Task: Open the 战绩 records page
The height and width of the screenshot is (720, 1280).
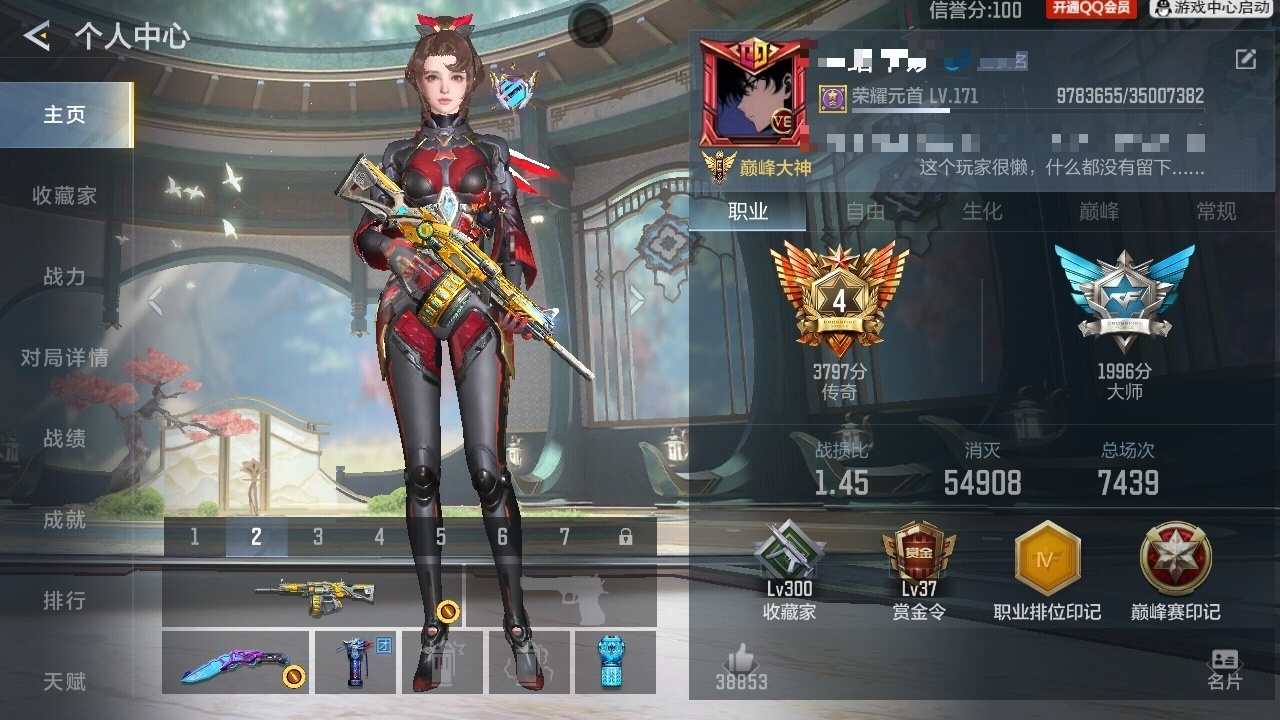Action: pyautogui.click(x=65, y=439)
